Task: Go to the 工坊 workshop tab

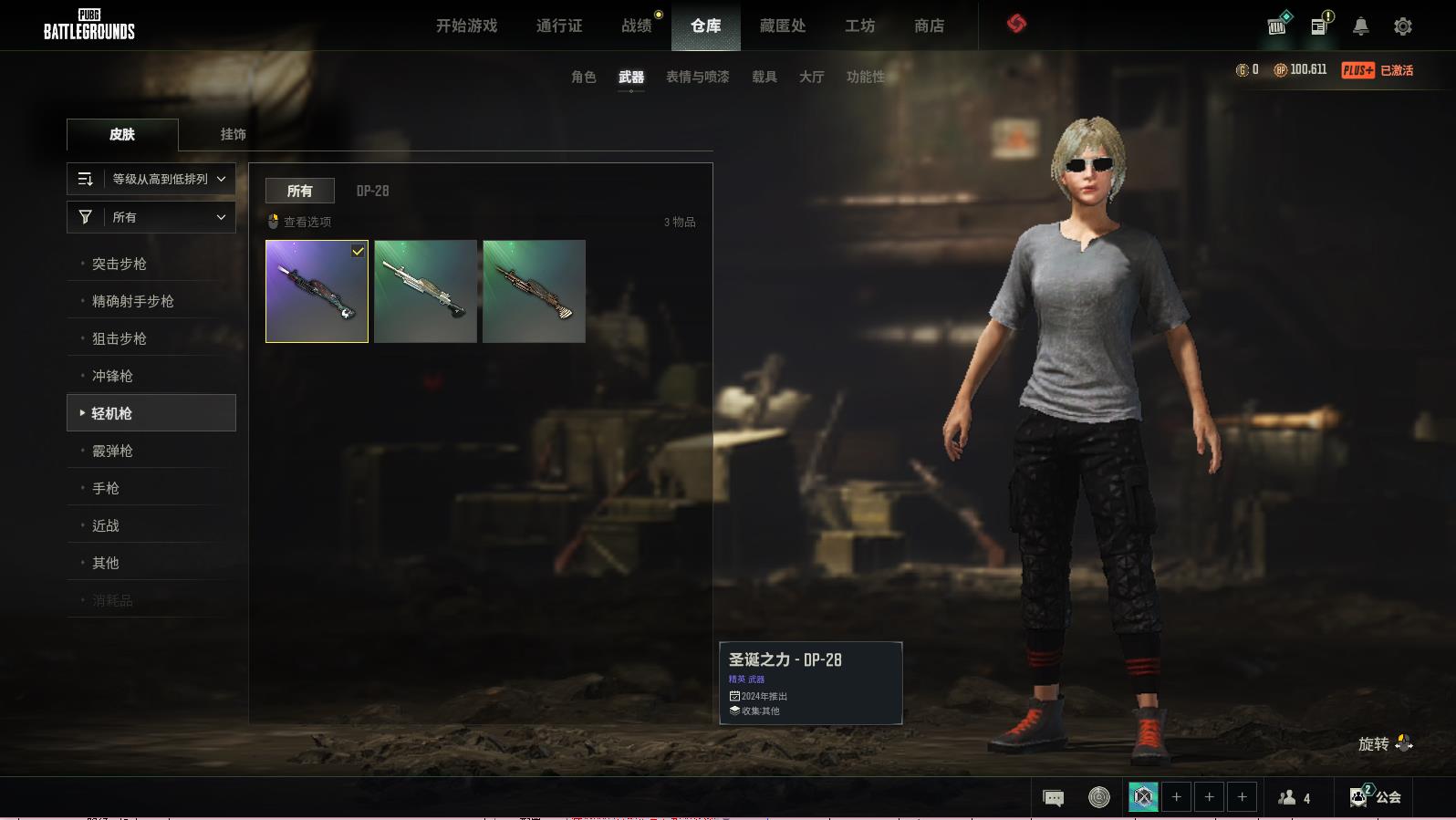Action: [859, 26]
